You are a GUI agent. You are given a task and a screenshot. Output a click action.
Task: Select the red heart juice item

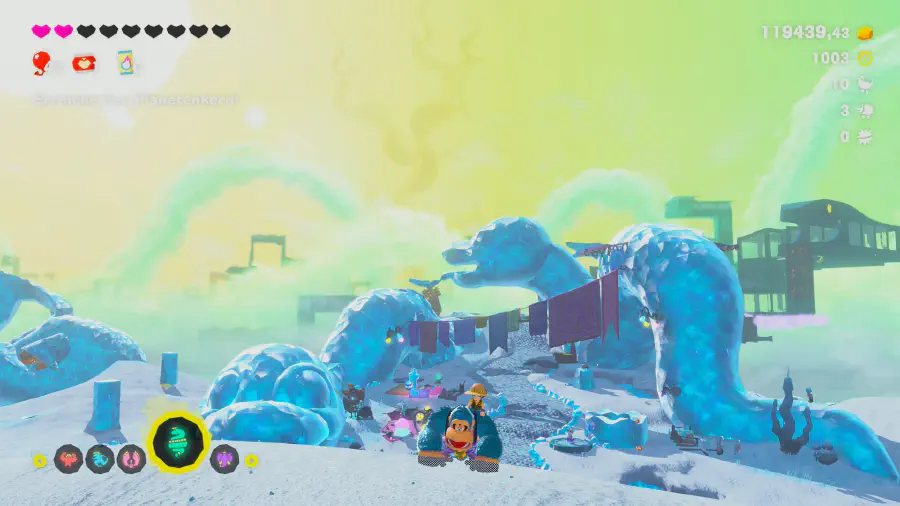coord(84,63)
